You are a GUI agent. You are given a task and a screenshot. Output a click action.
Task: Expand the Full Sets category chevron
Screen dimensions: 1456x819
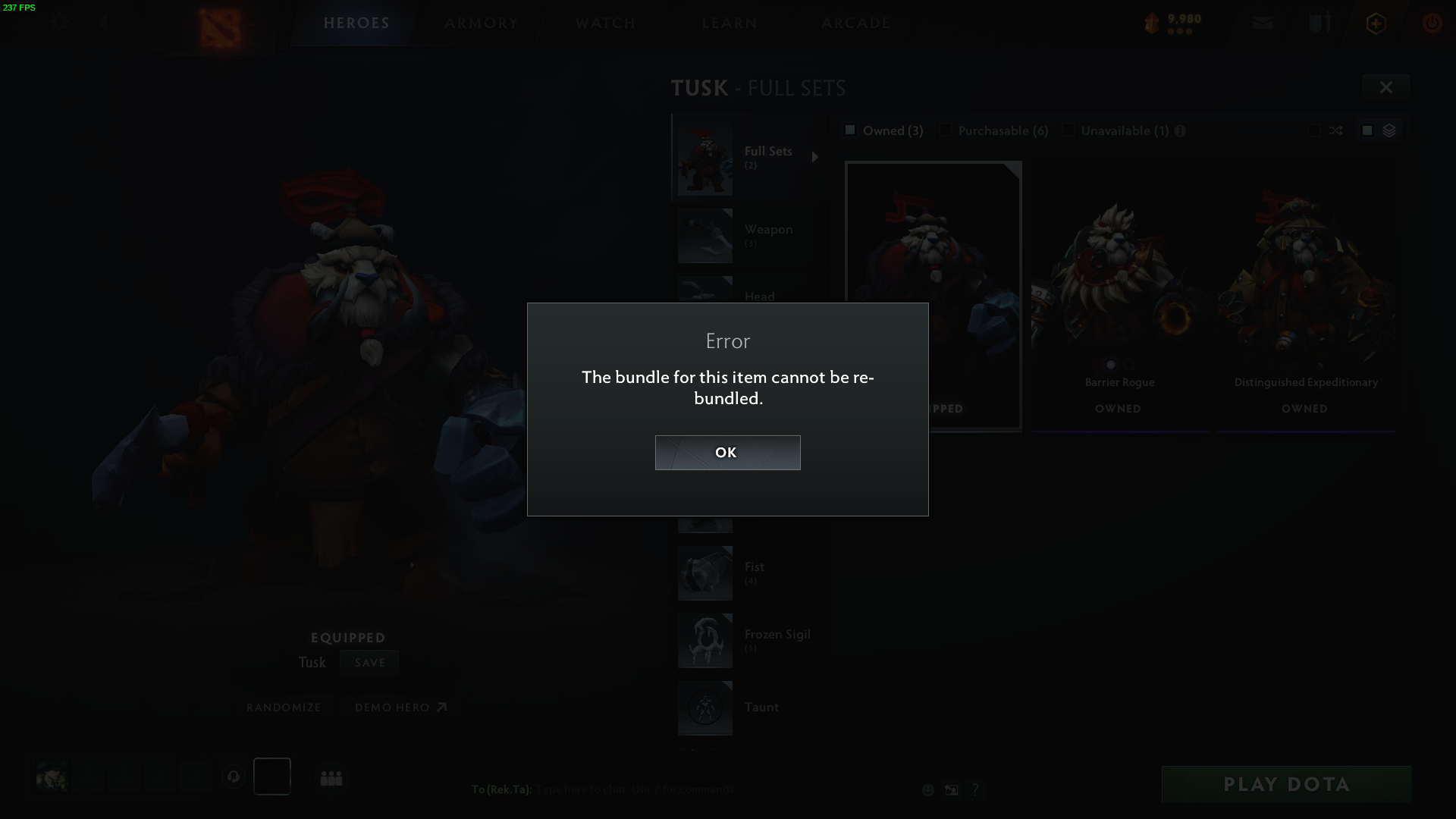tap(816, 157)
